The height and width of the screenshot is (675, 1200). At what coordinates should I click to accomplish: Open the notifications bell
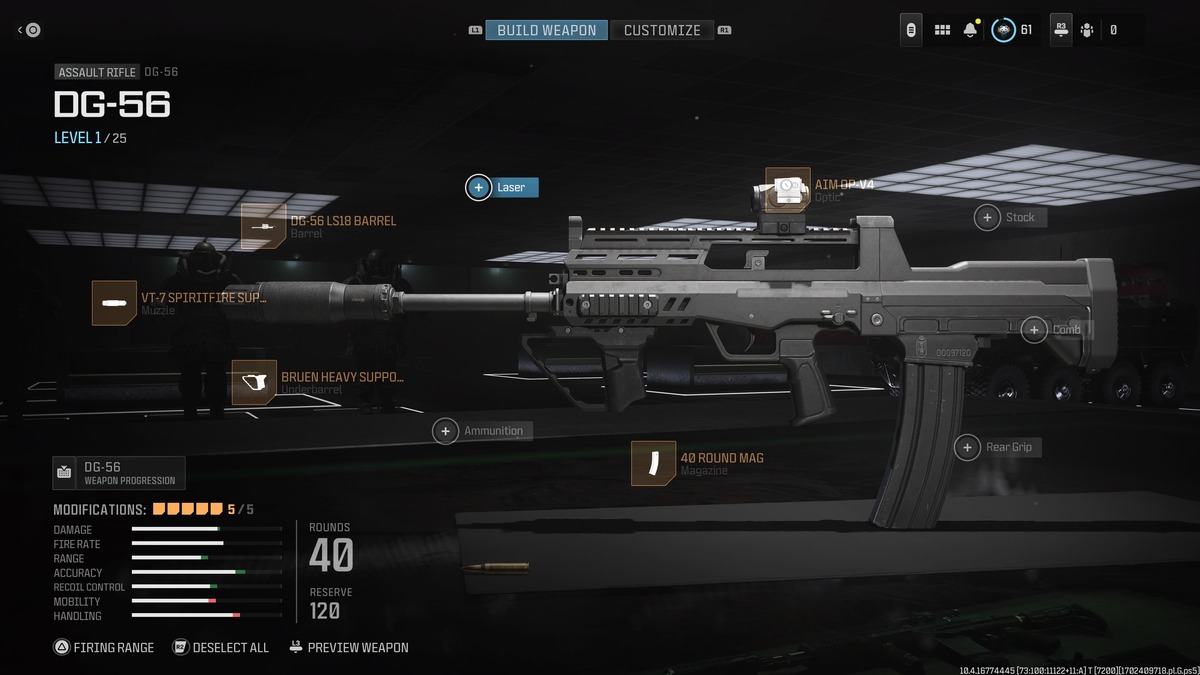[970, 30]
